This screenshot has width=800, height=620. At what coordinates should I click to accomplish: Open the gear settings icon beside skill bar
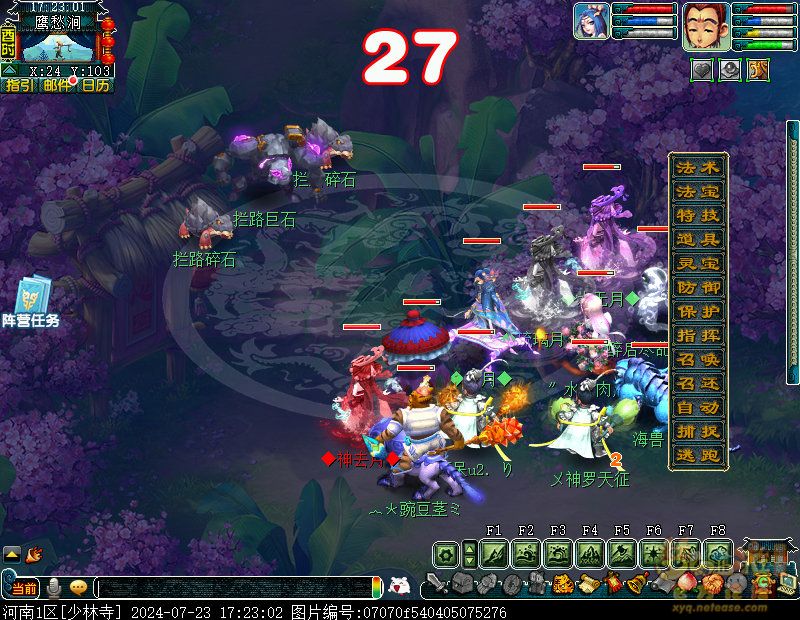click(x=445, y=553)
